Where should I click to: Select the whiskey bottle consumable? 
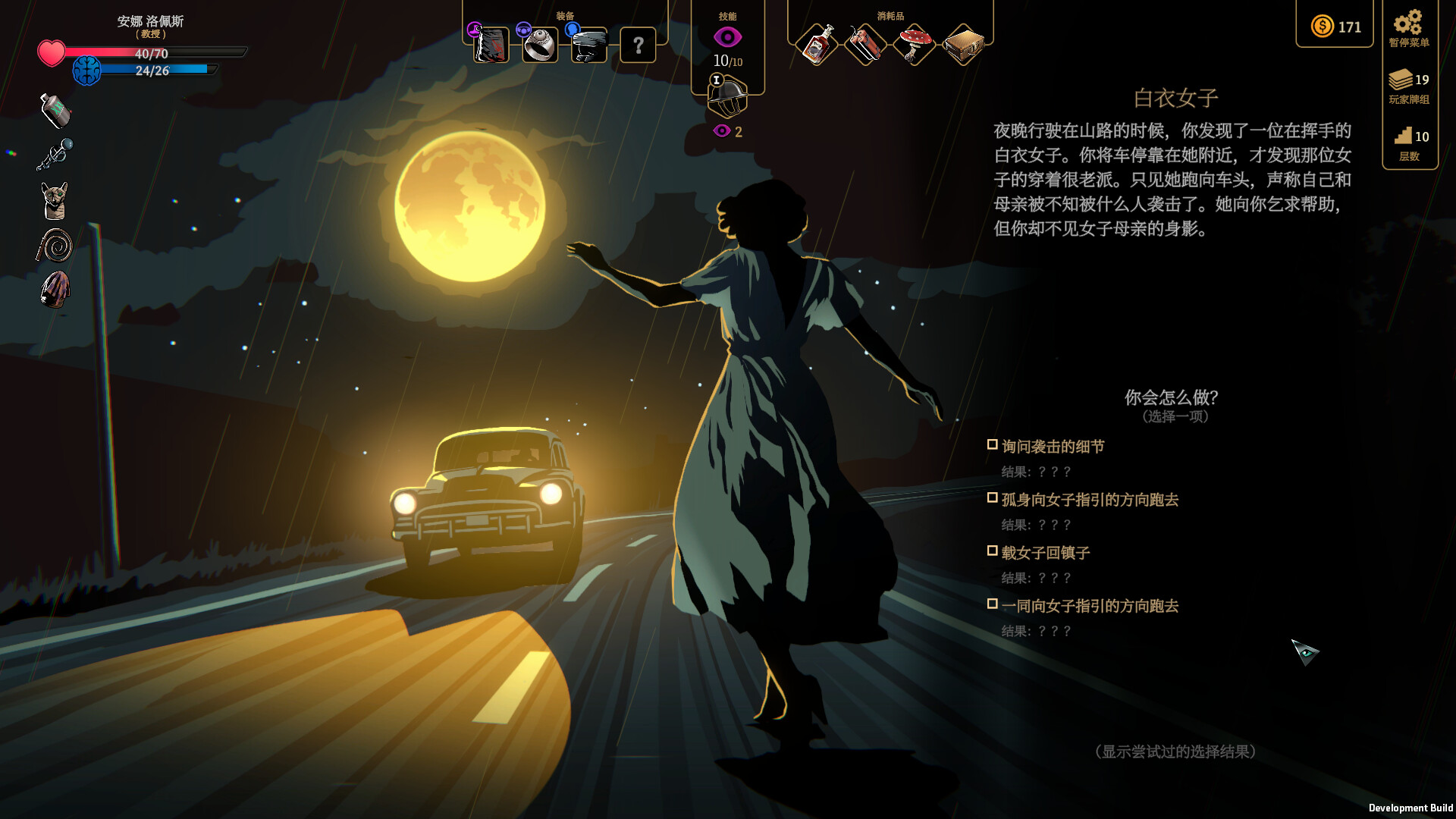coord(817,44)
